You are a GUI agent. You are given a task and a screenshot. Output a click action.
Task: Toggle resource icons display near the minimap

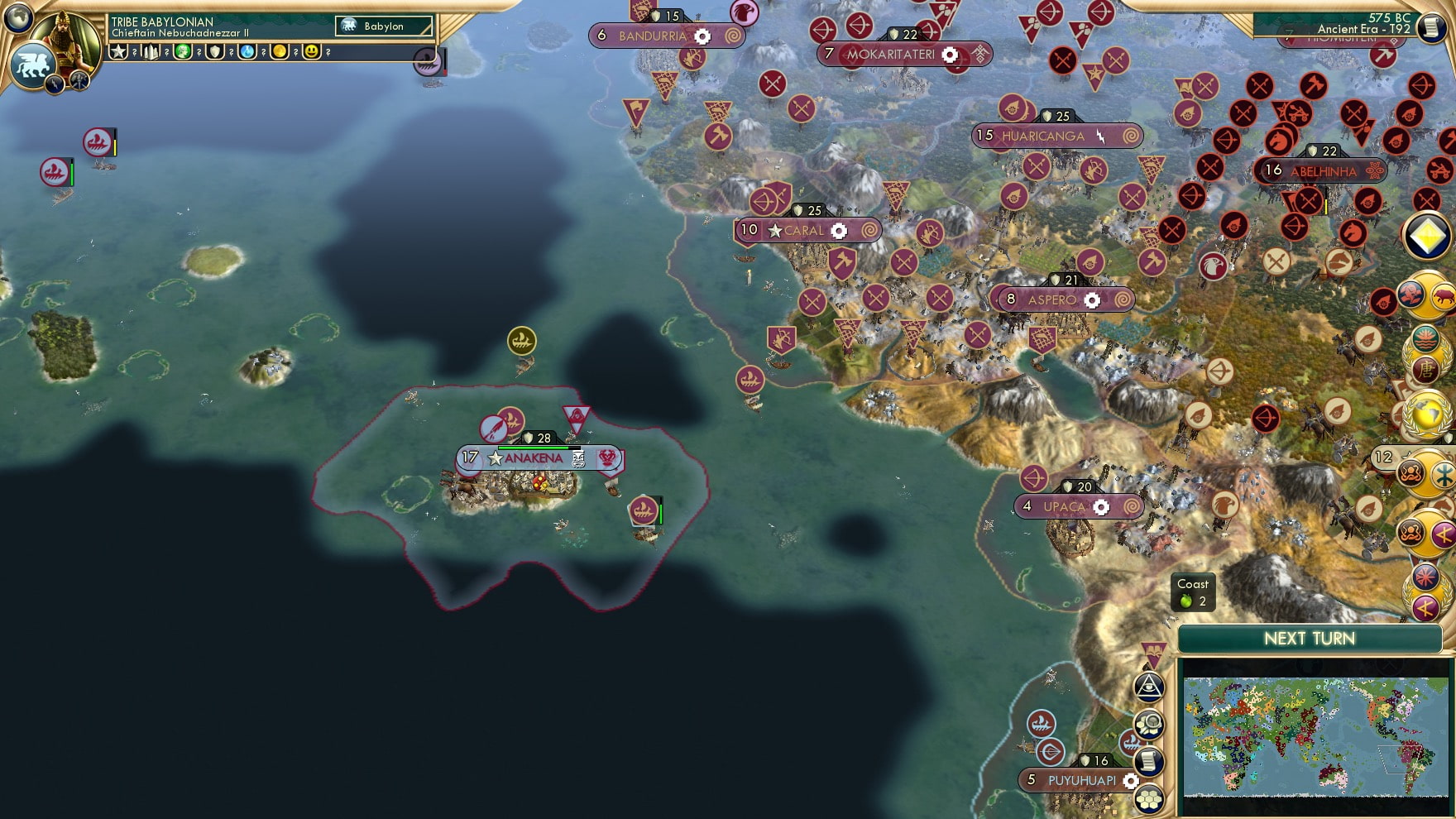[1147, 726]
